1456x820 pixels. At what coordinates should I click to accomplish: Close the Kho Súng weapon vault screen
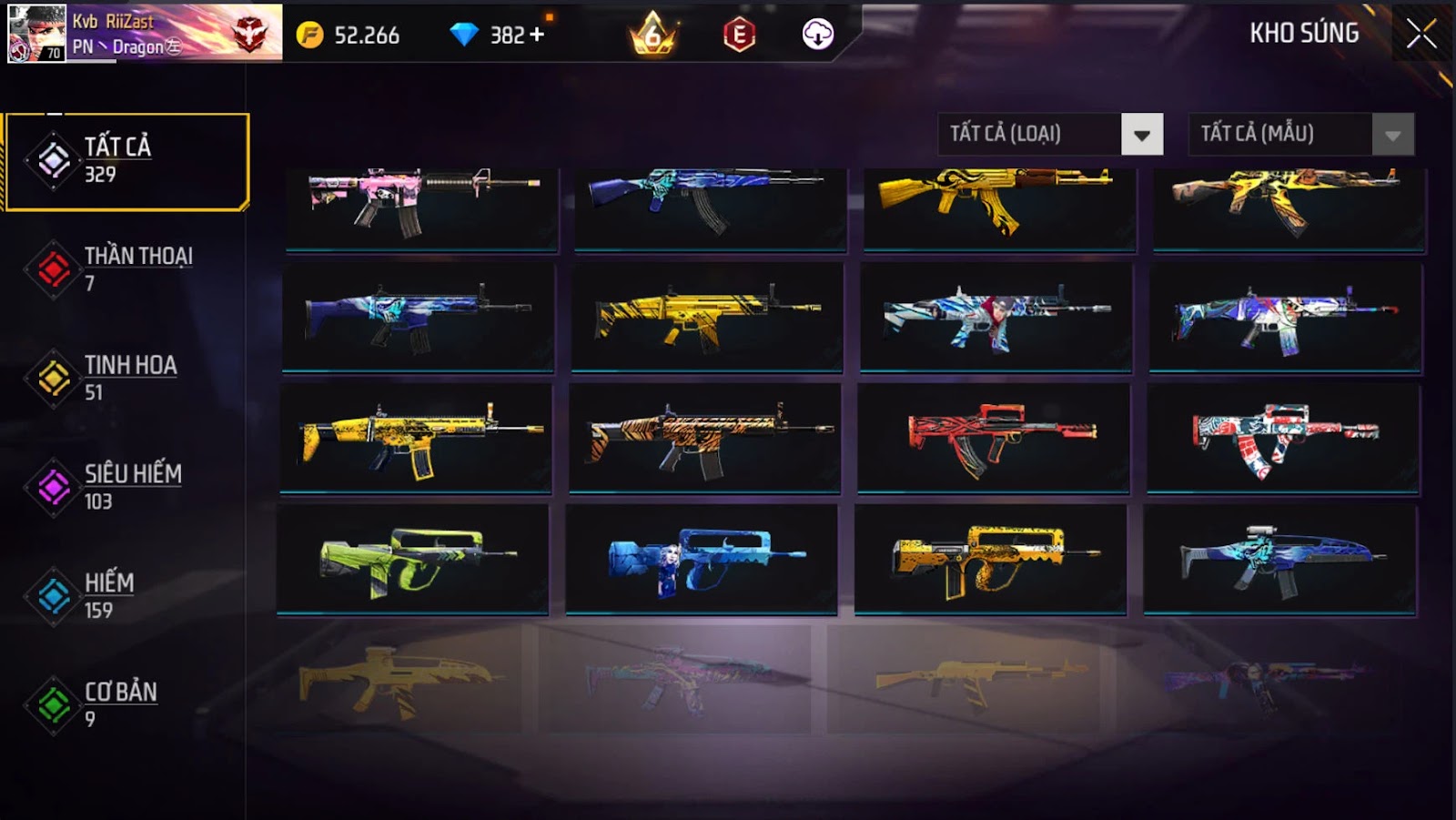(x=1421, y=35)
